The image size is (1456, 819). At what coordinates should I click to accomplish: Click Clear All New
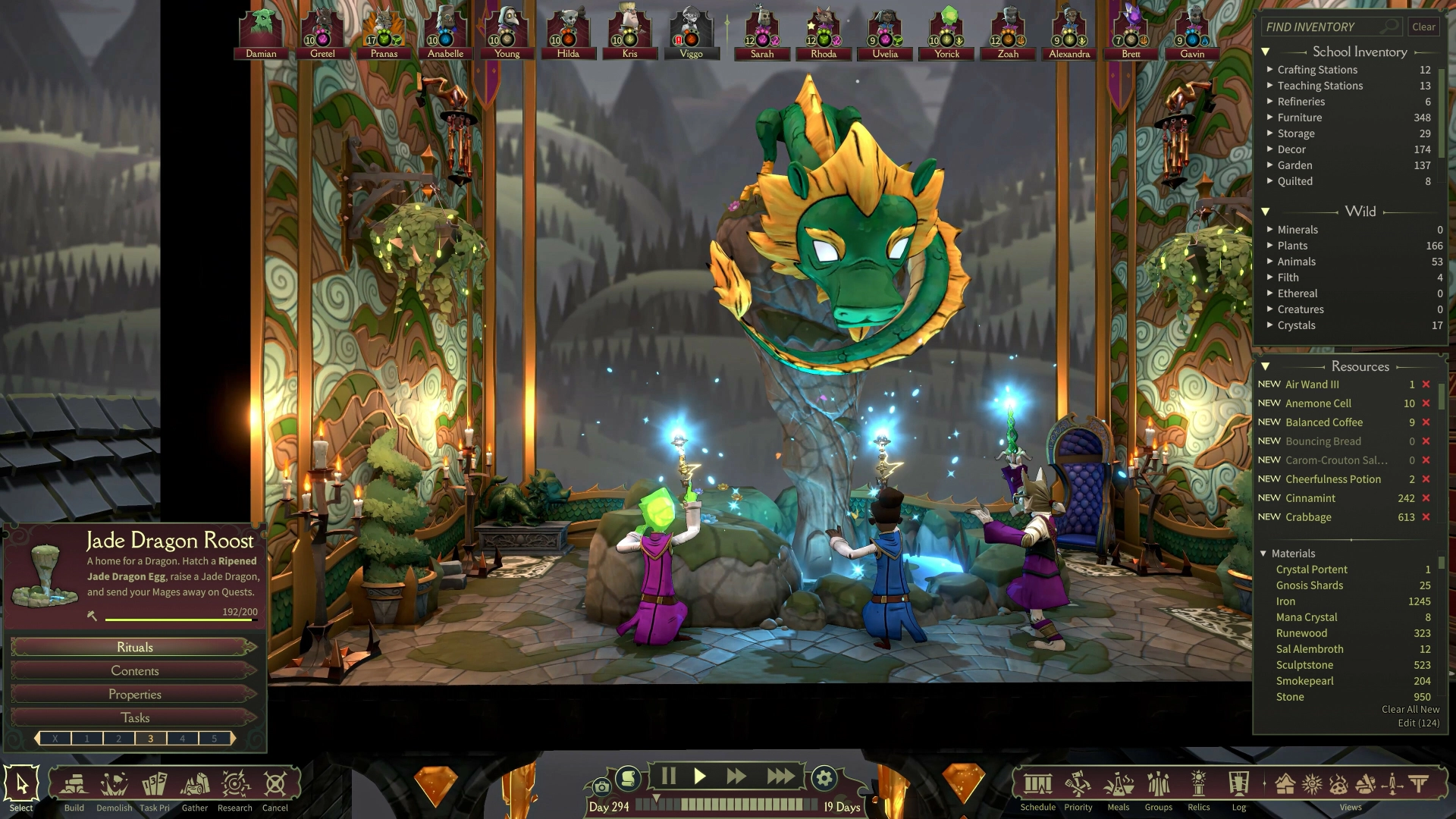pyautogui.click(x=1410, y=709)
